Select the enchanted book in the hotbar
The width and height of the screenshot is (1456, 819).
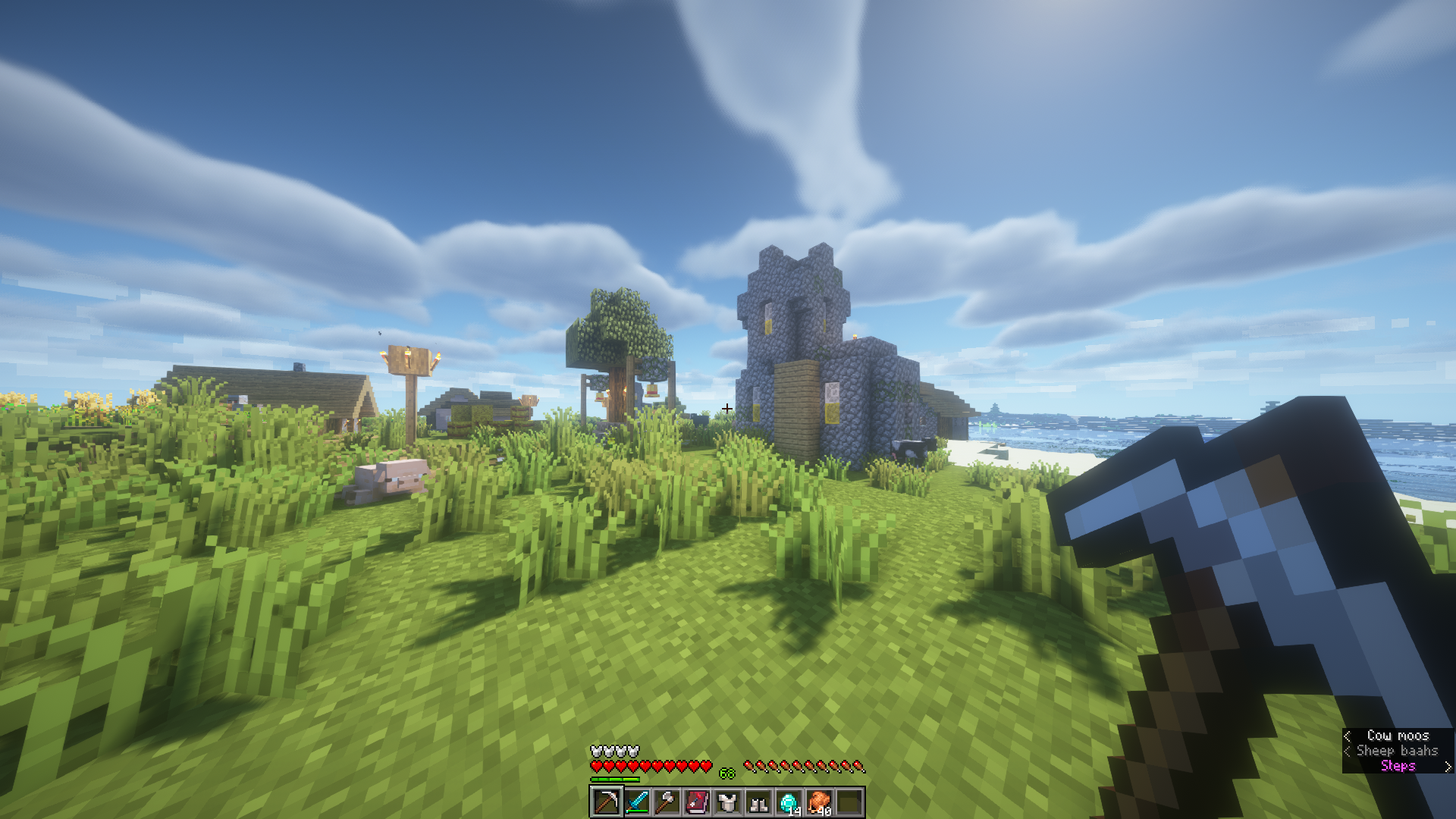tap(698, 802)
